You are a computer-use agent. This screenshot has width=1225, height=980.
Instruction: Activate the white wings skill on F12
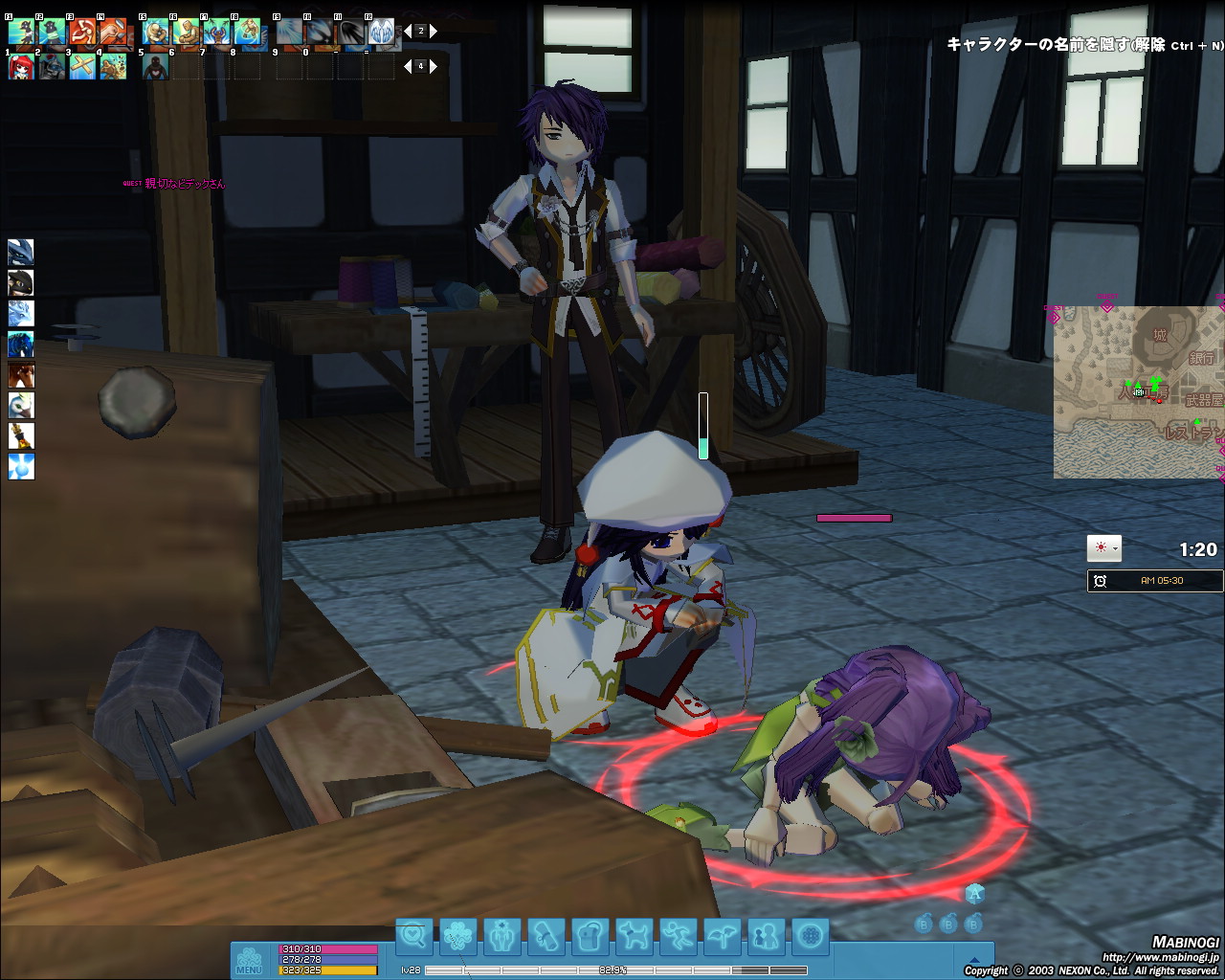tap(382, 33)
